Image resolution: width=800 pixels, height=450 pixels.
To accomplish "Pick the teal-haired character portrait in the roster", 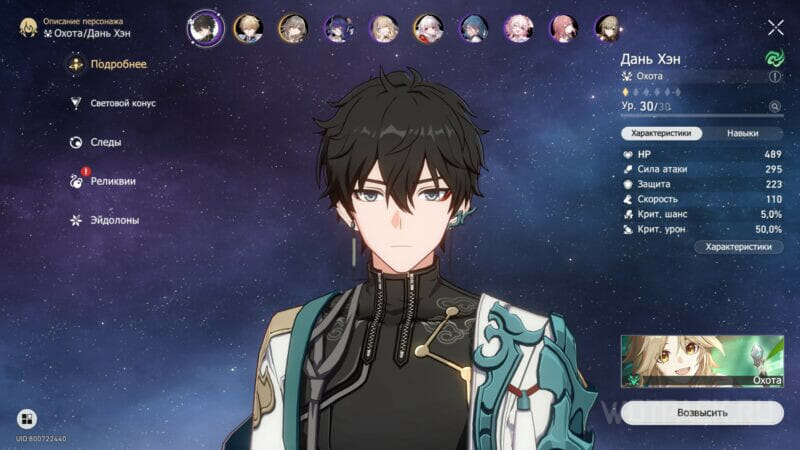I will pyautogui.click(x=473, y=27).
